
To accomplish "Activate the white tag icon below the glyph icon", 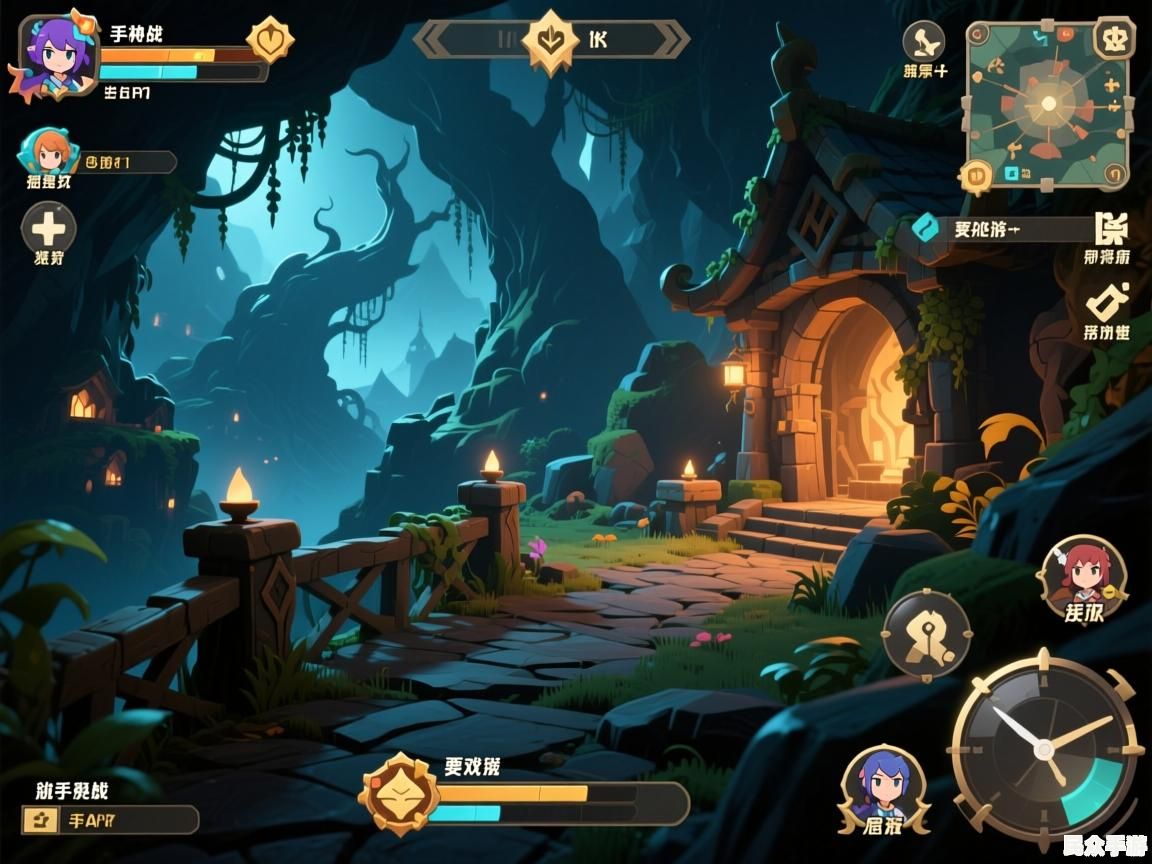I will point(1107,301).
